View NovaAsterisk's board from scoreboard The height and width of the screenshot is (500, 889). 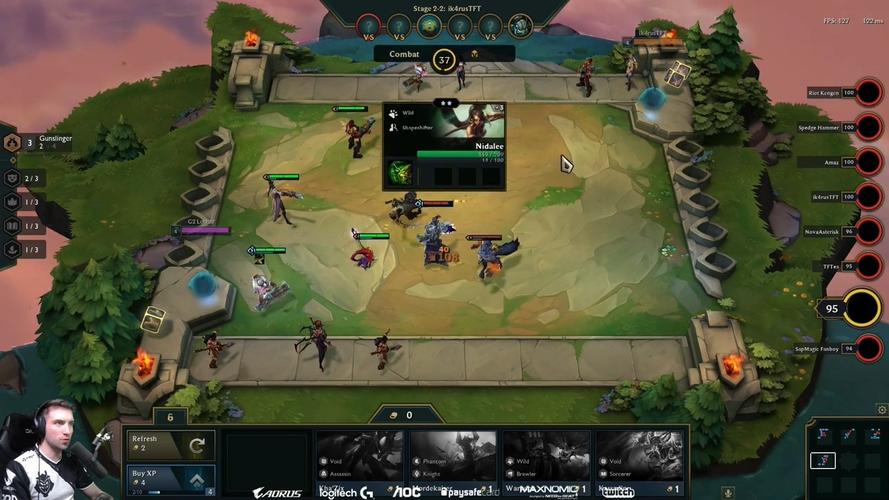coord(869,231)
